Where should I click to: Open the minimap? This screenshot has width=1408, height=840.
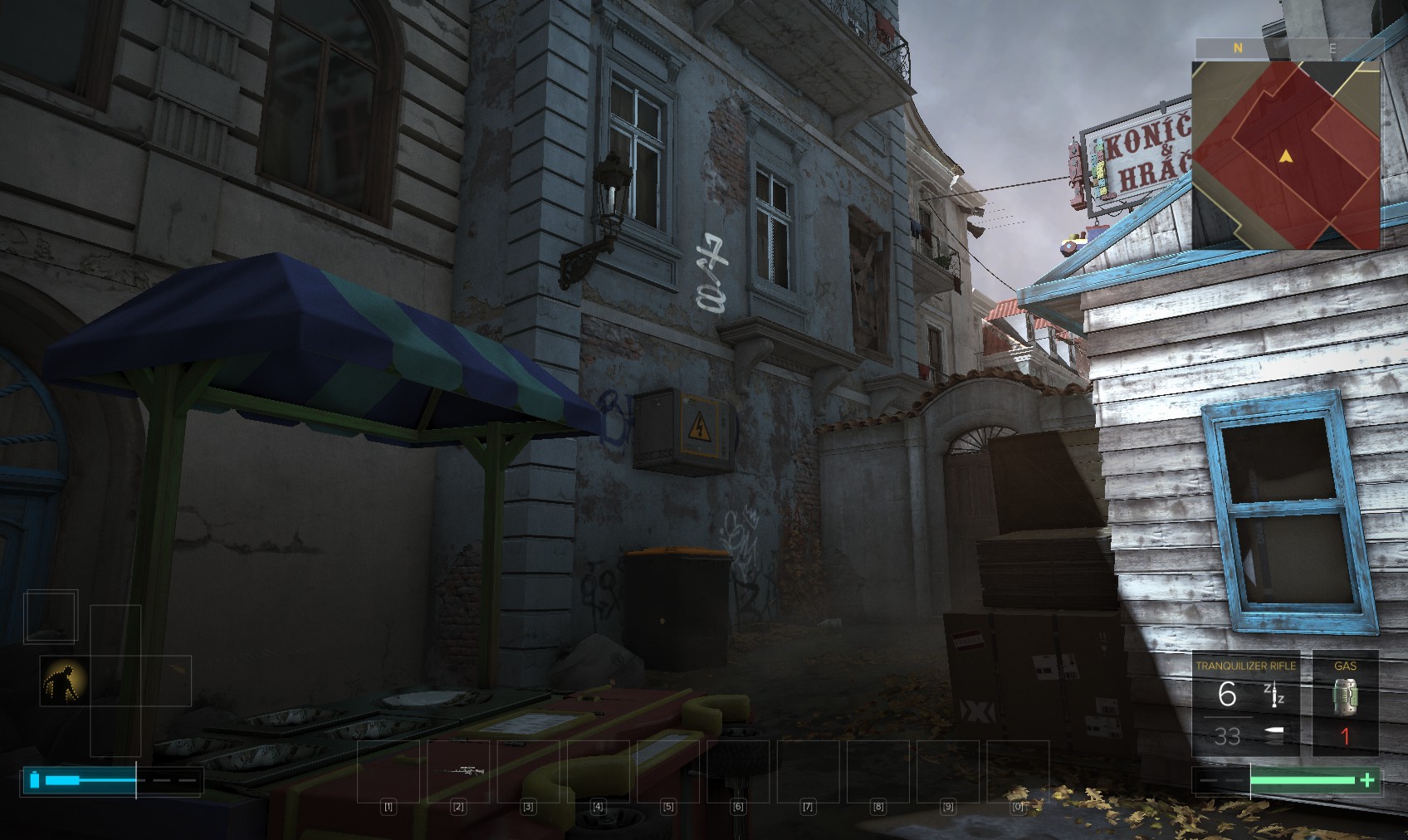tap(1286, 155)
